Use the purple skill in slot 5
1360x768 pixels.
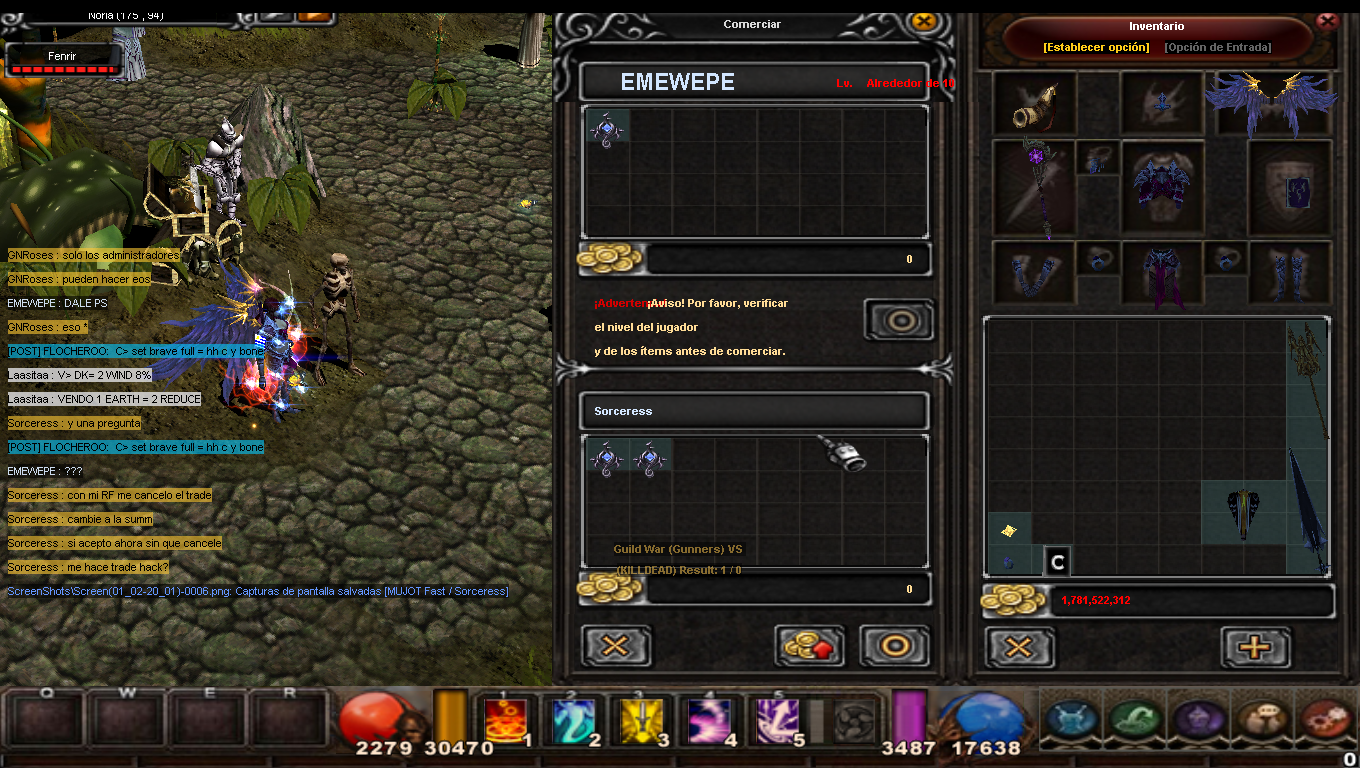[777, 721]
